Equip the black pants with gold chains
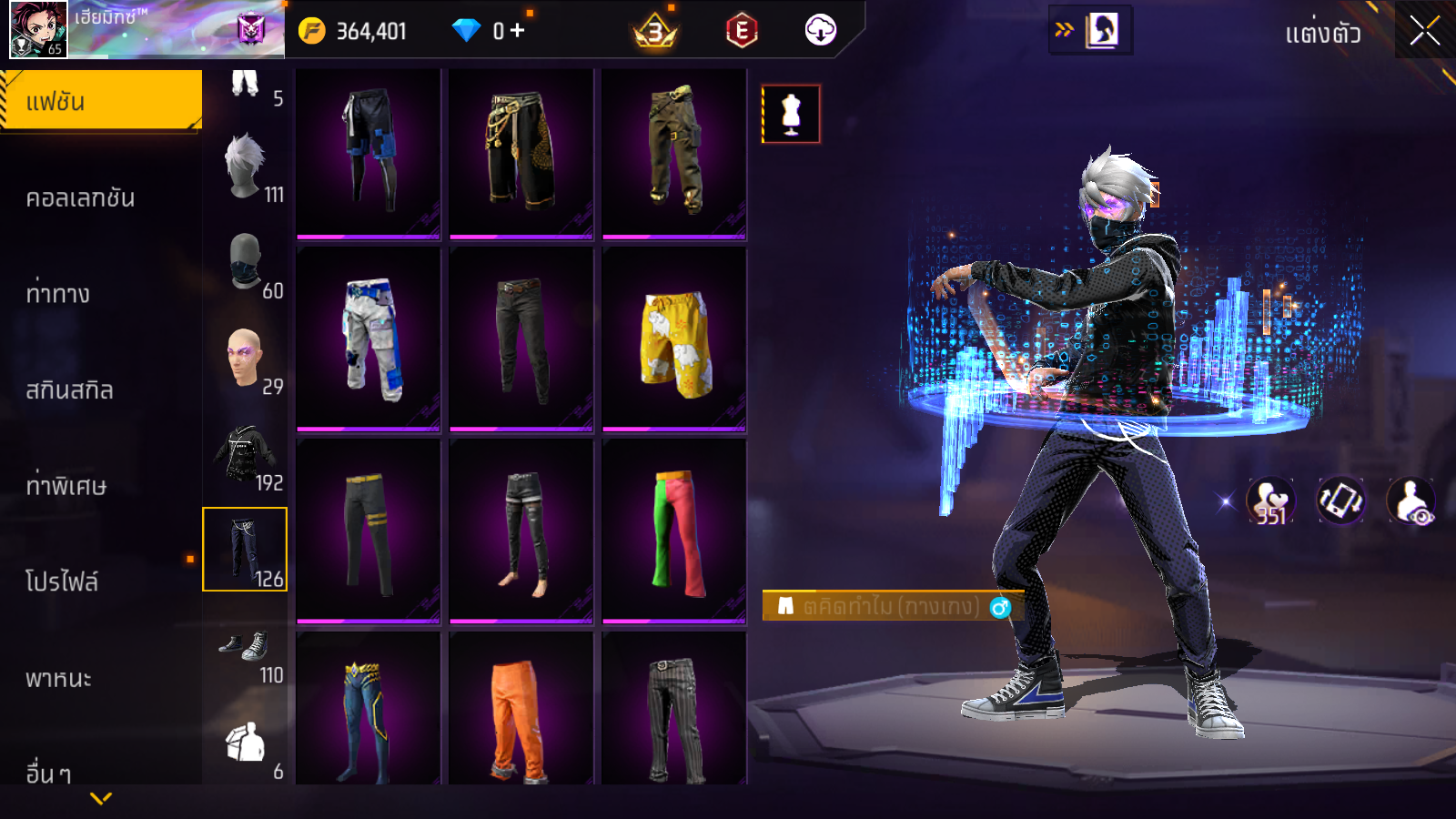Viewport: 1456px width, 819px height. click(x=521, y=153)
